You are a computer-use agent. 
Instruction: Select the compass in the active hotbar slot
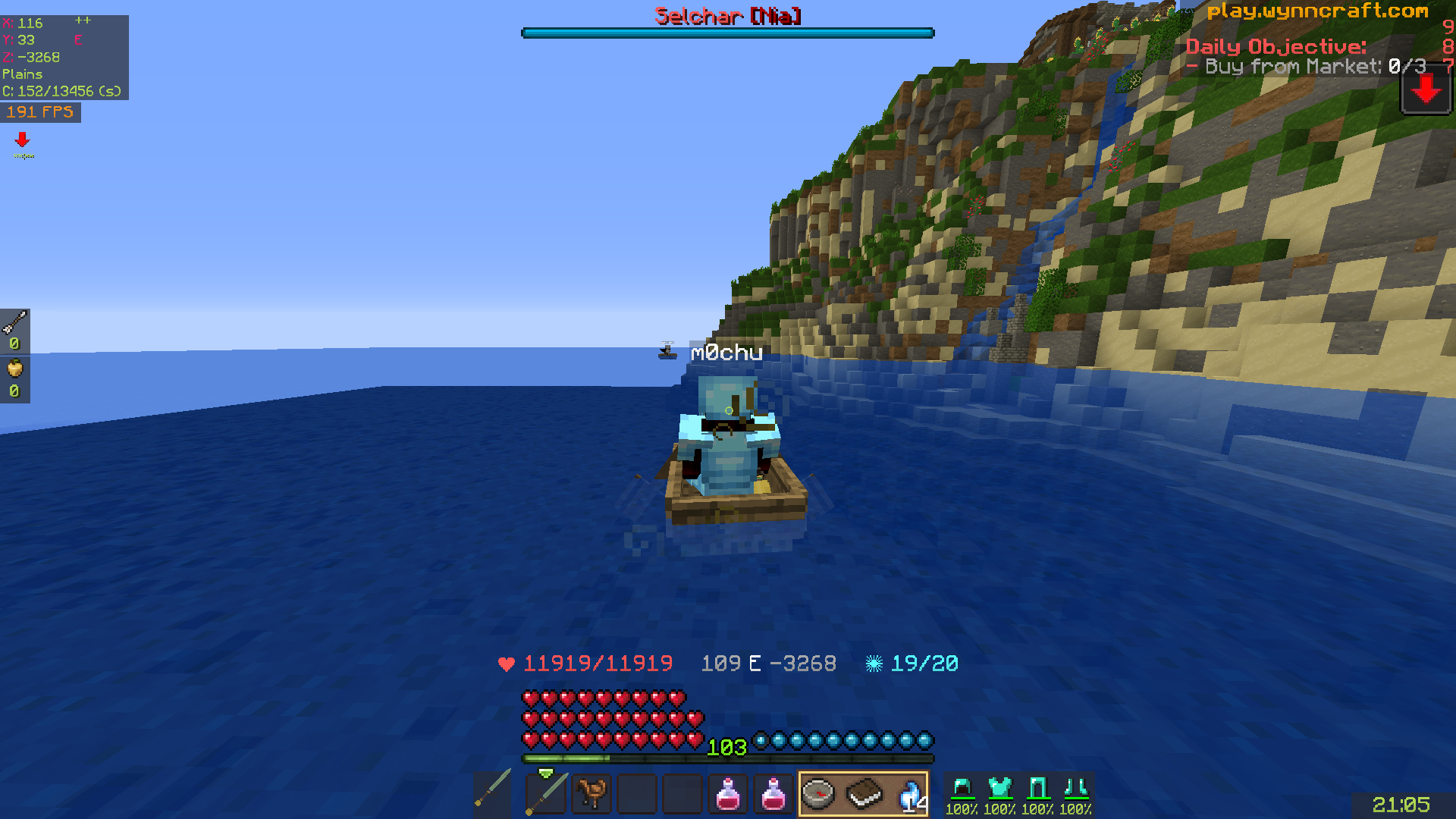point(817,794)
